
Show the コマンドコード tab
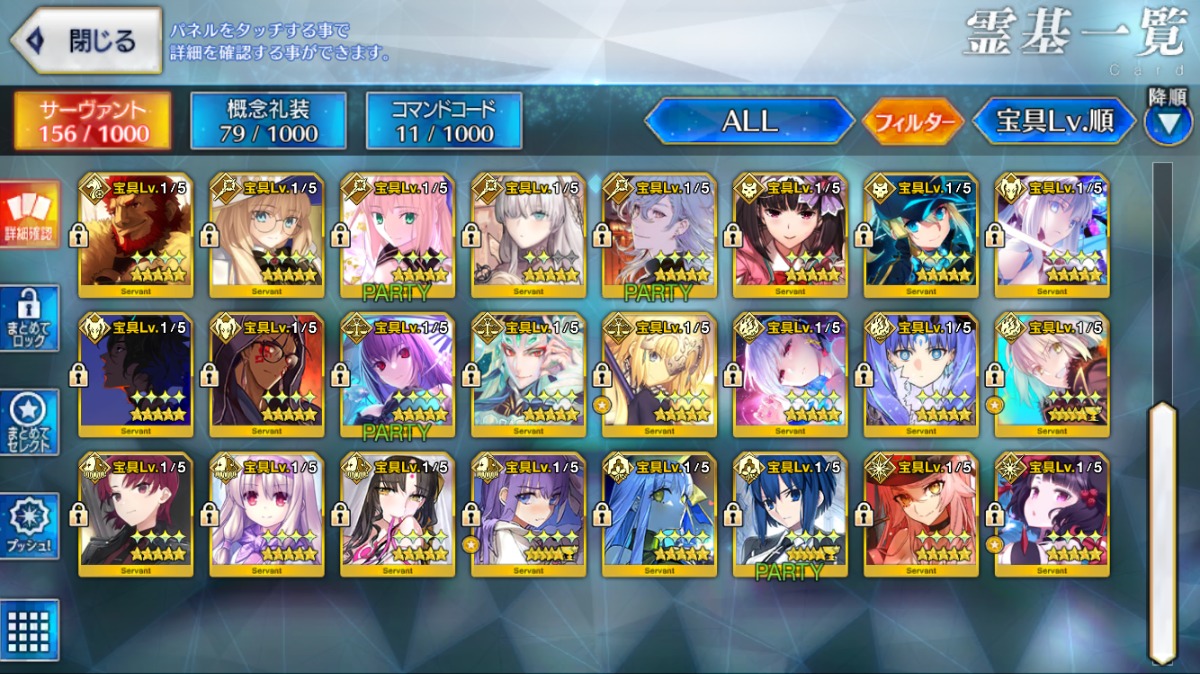point(444,122)
